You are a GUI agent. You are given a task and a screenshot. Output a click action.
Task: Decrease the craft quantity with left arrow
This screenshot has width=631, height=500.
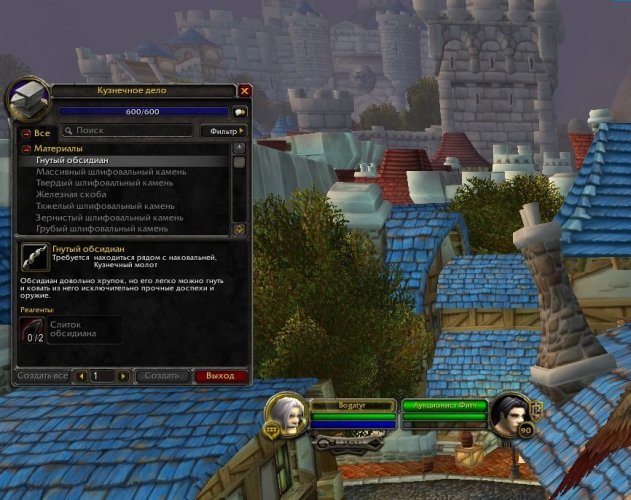coord(80,376)
